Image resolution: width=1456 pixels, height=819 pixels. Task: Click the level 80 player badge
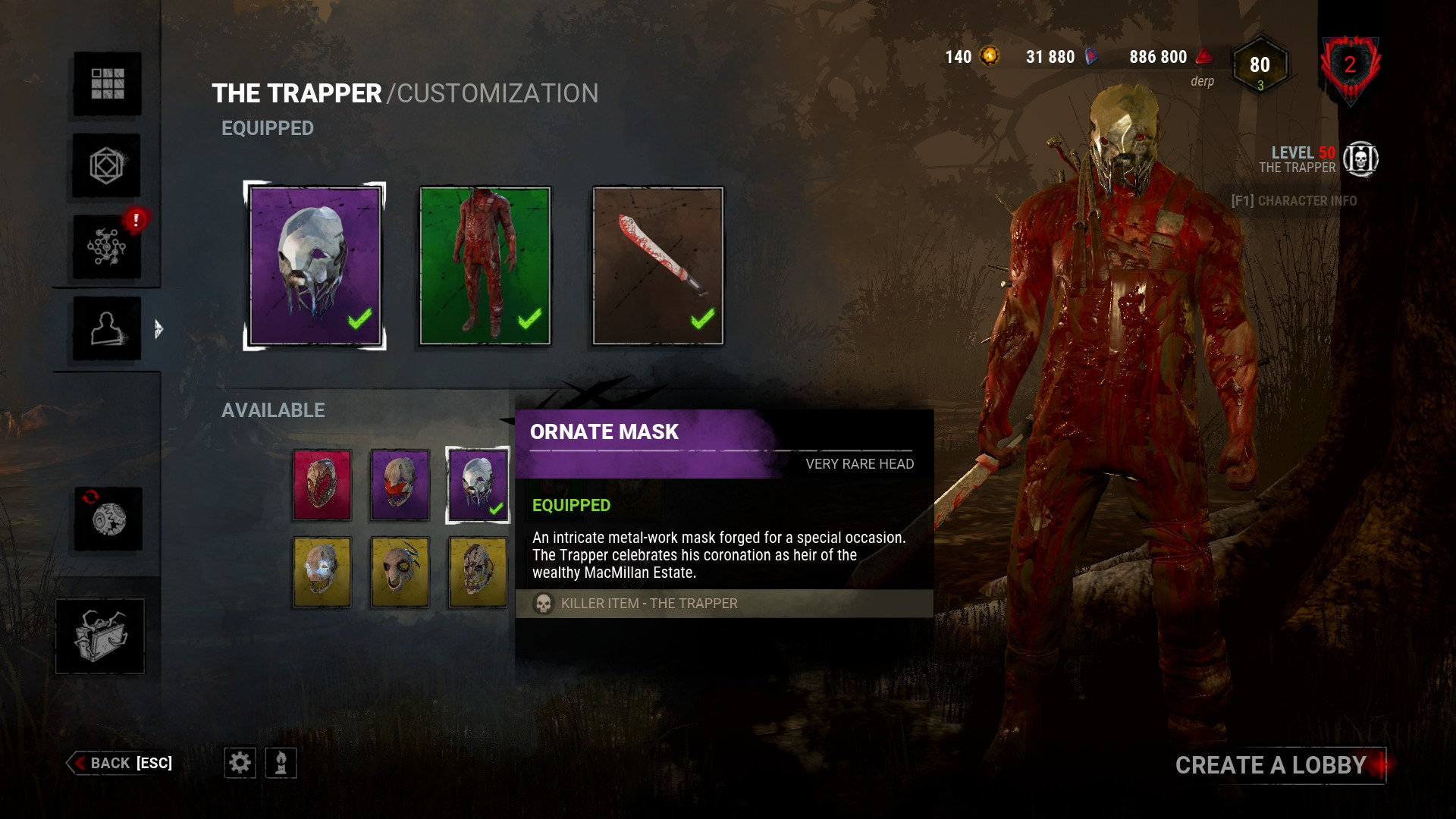[x=1260, y=67]
